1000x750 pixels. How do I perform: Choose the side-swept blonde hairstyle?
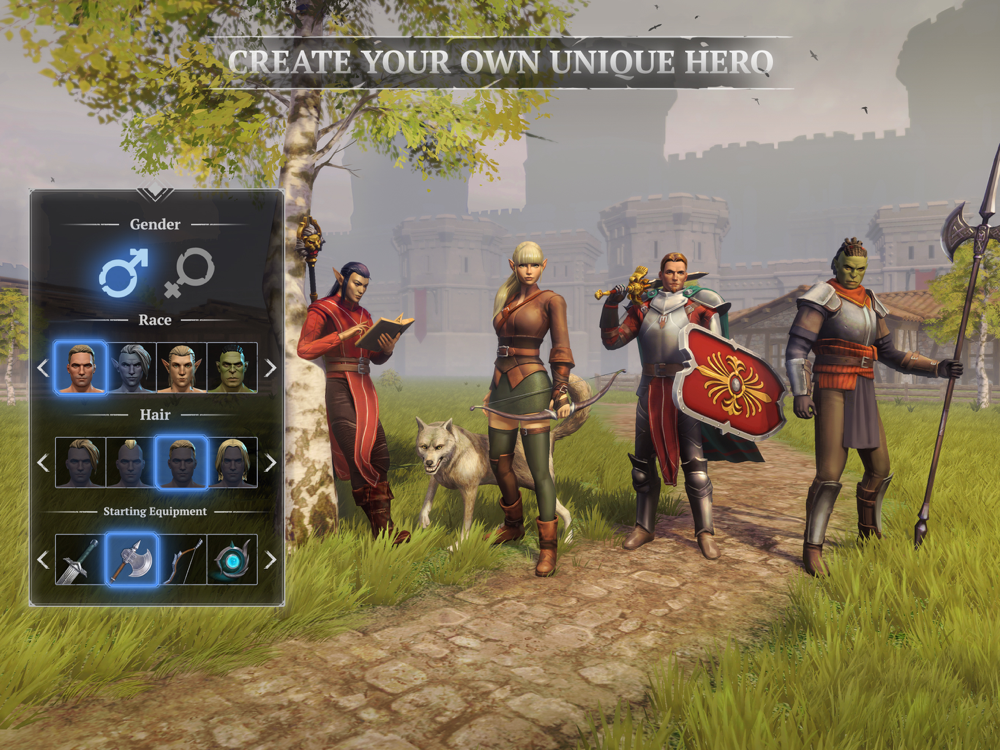pyautogui.click(x=80, y=462)
